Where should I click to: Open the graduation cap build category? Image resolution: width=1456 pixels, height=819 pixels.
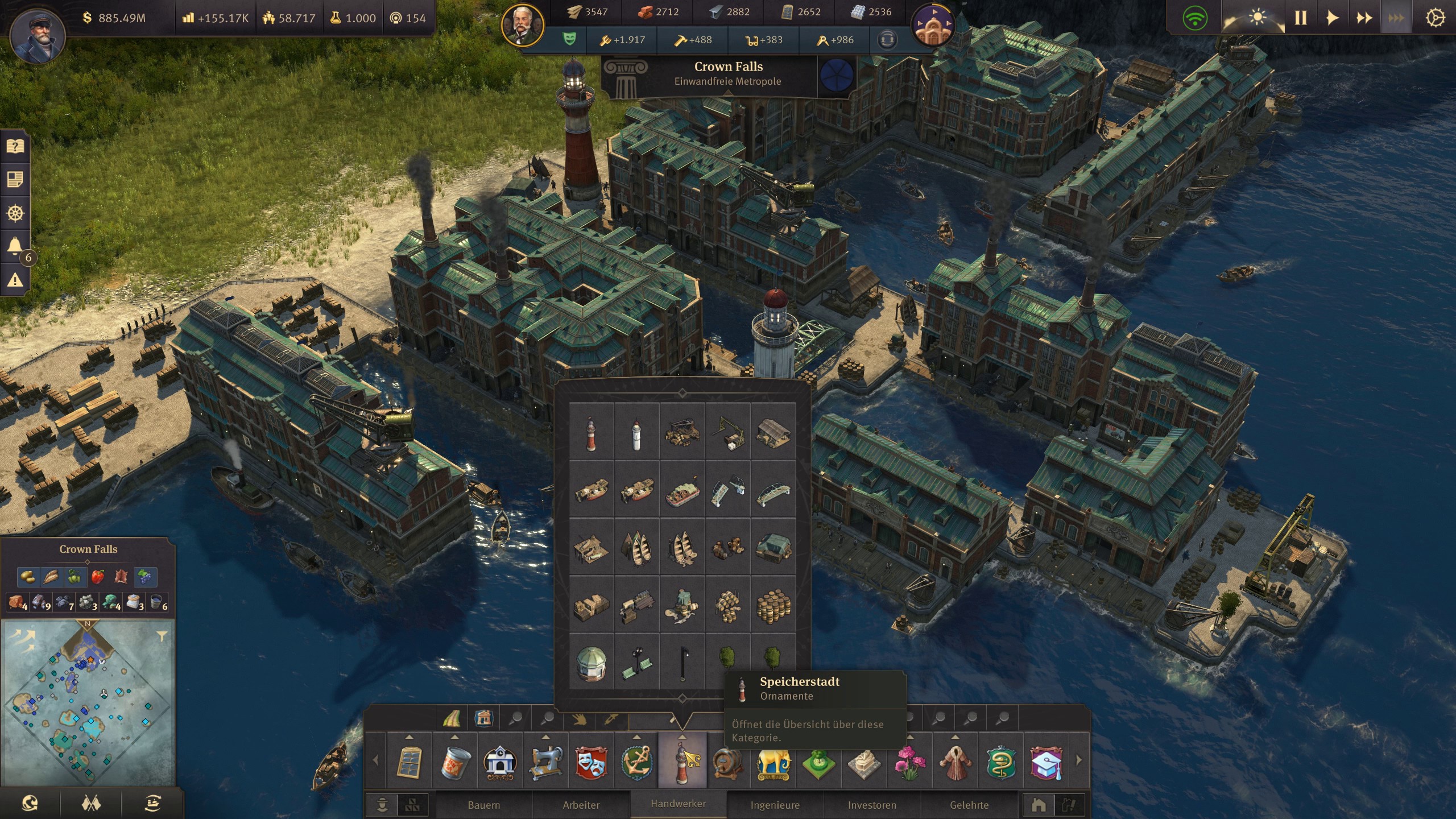click(1045, 761)
